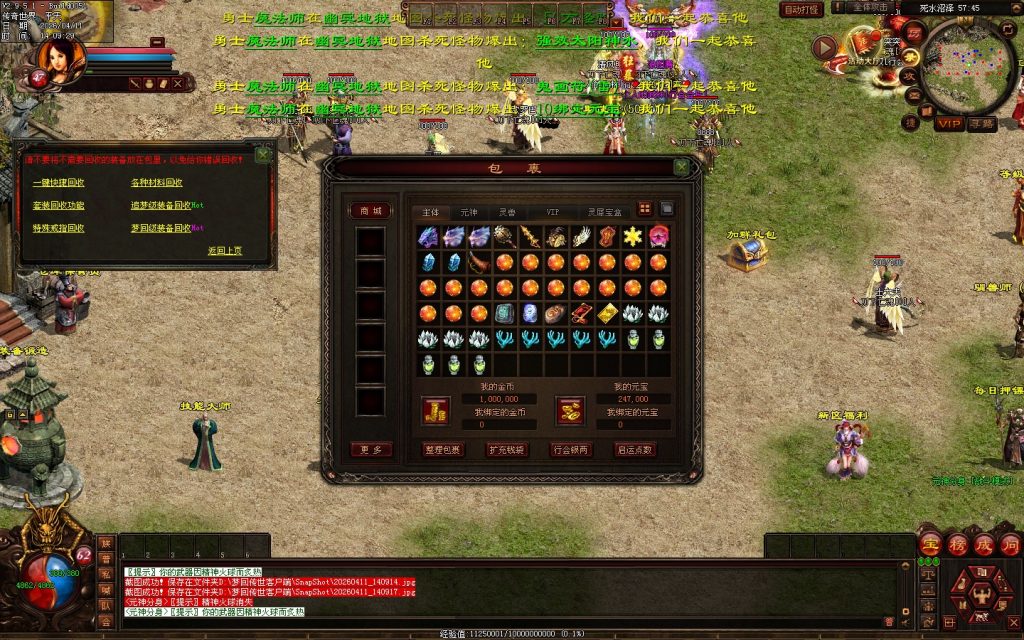Click the 返回上页 link
The height and width of the screenshot is (640, 1024).
click(225, 250)
